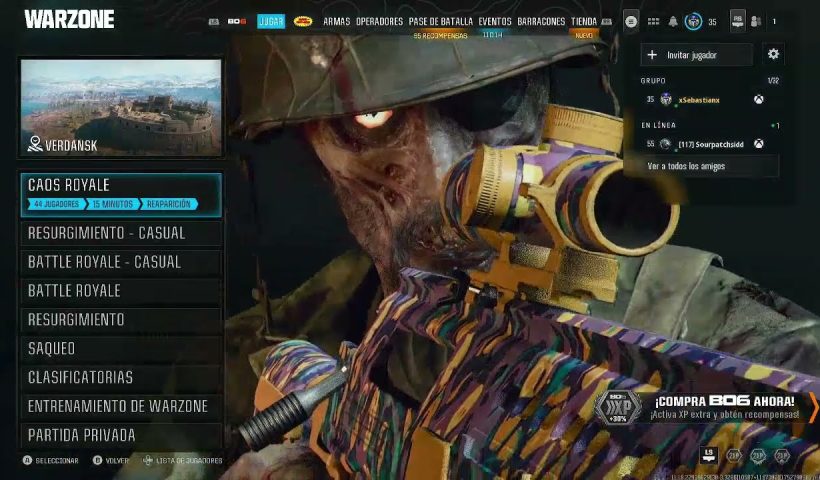Show all friends with Ver a todos los amigos
This screenshot has height=480, width=820.
[700, 166]
